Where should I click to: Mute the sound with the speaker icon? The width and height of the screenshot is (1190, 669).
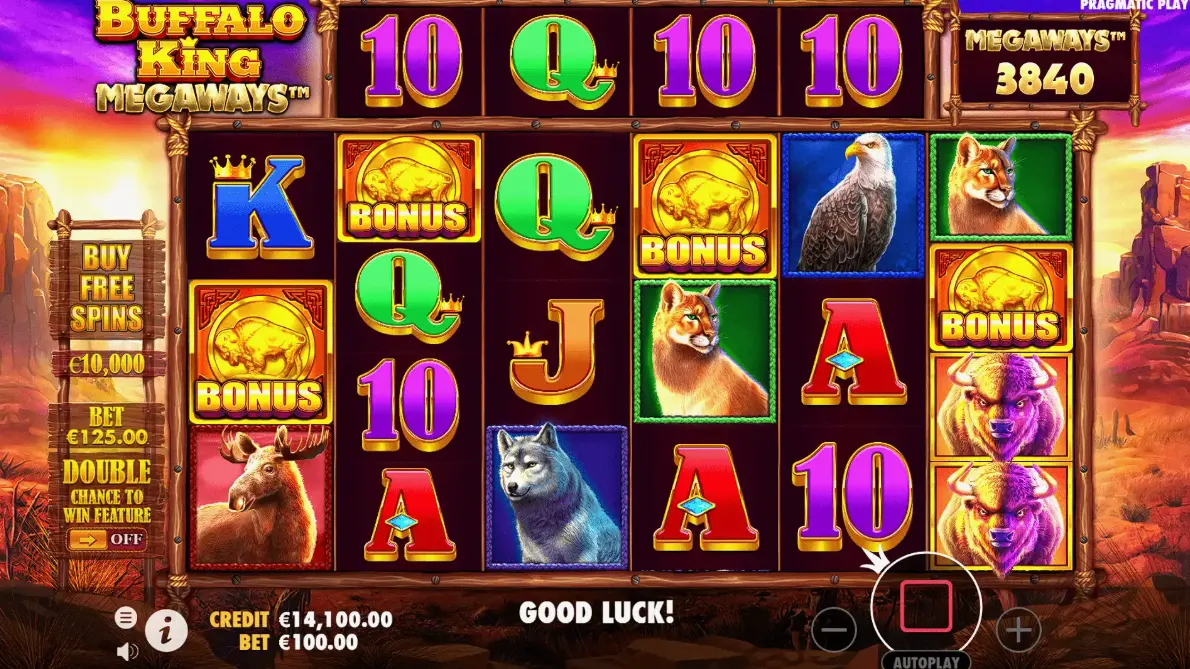(127, 652)
